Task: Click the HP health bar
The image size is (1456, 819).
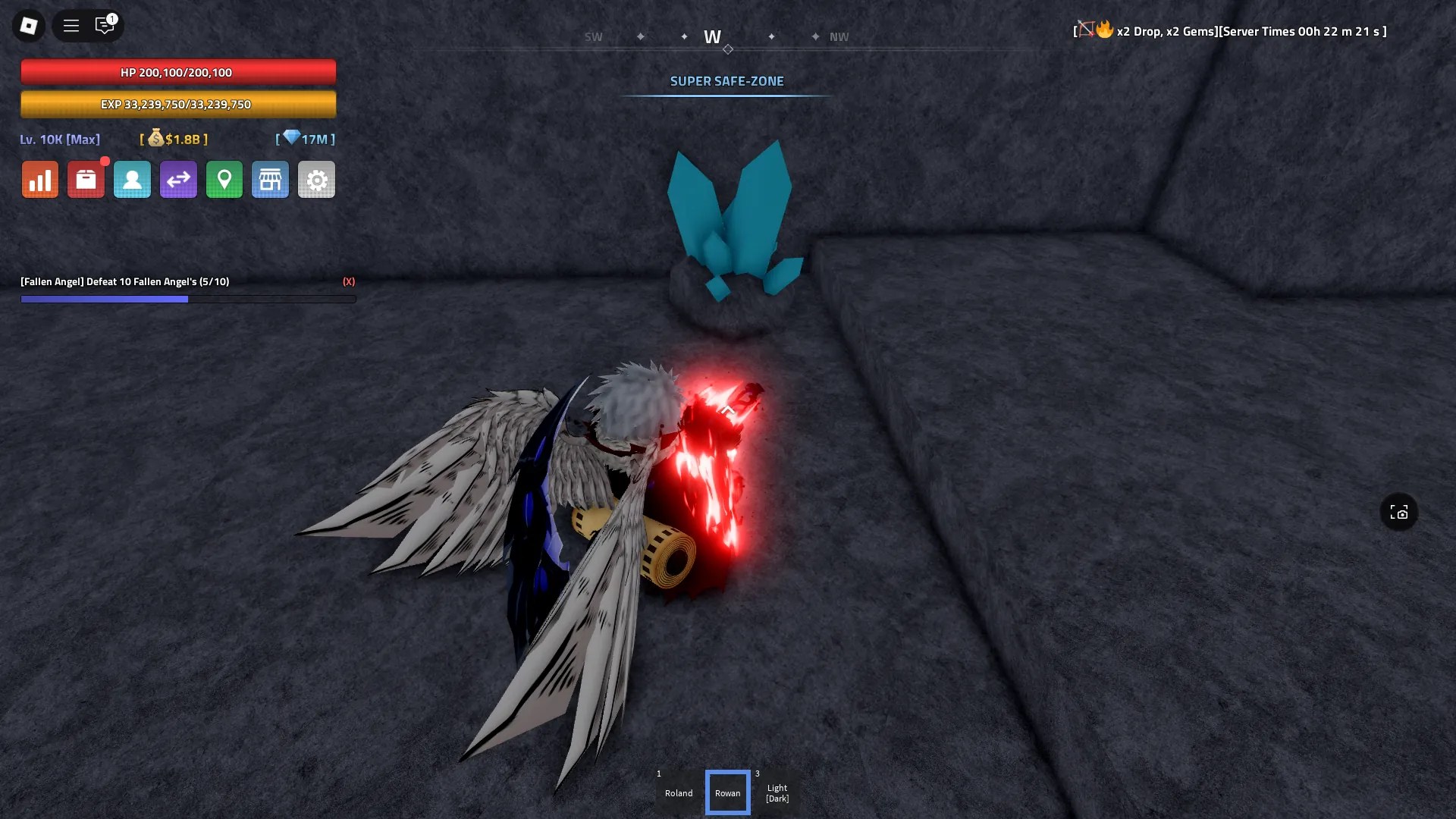Action: [178, 72]
